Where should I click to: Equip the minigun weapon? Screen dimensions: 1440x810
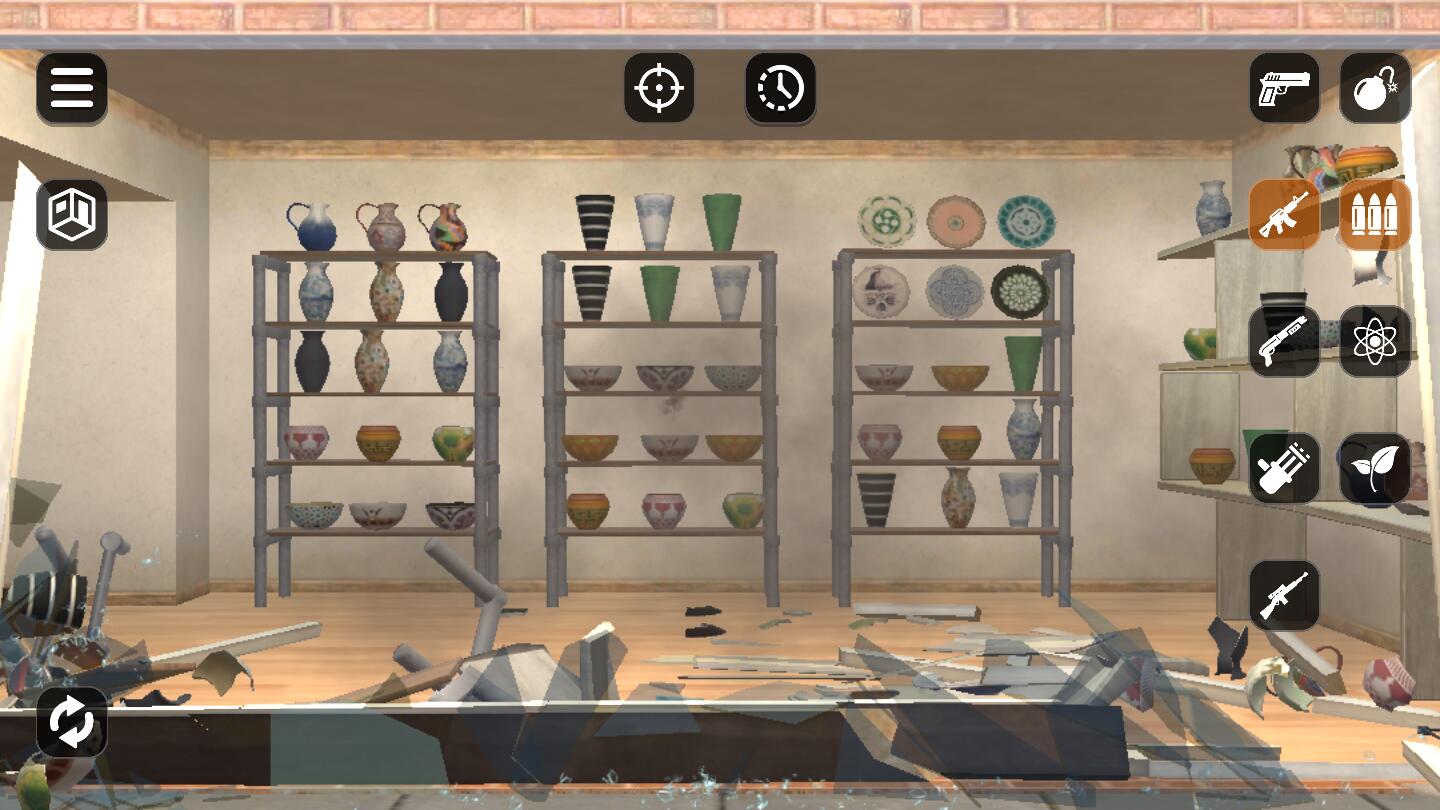tap(1284, 468)
